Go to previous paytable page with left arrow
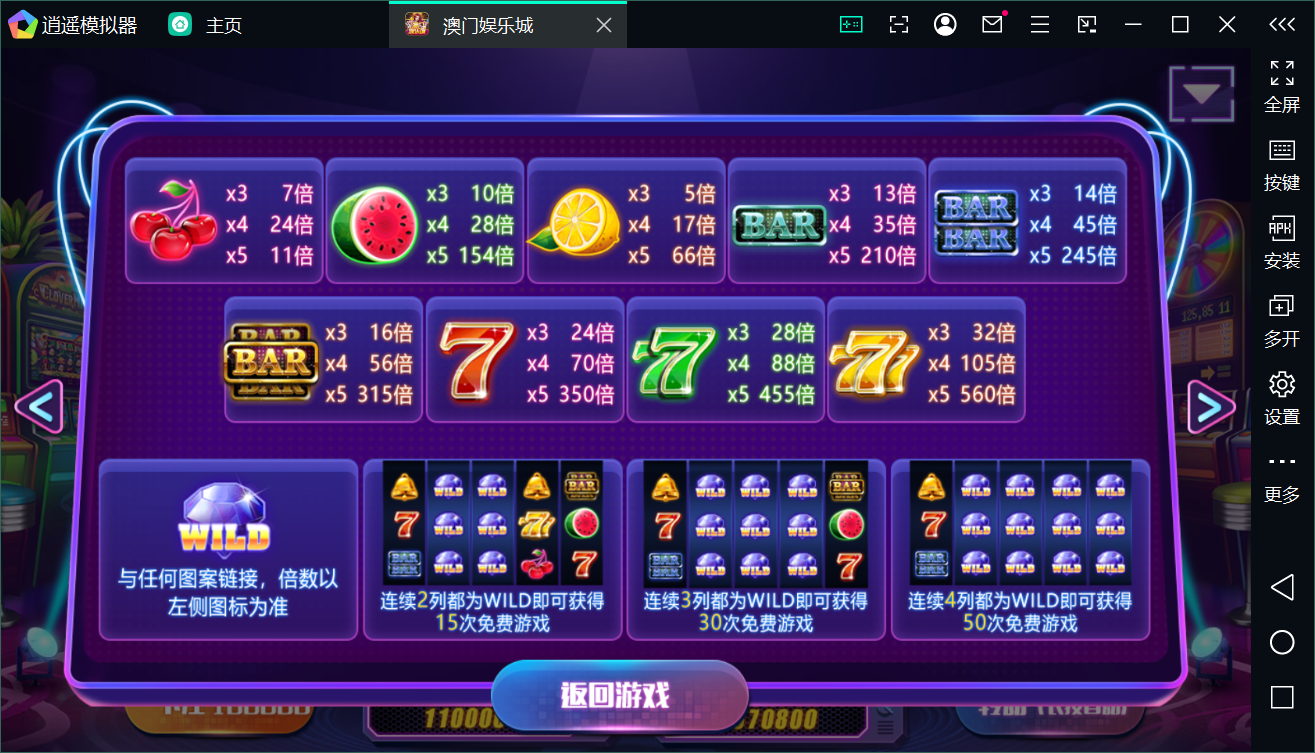This screenshot has height=753, width=1315. 41,407
